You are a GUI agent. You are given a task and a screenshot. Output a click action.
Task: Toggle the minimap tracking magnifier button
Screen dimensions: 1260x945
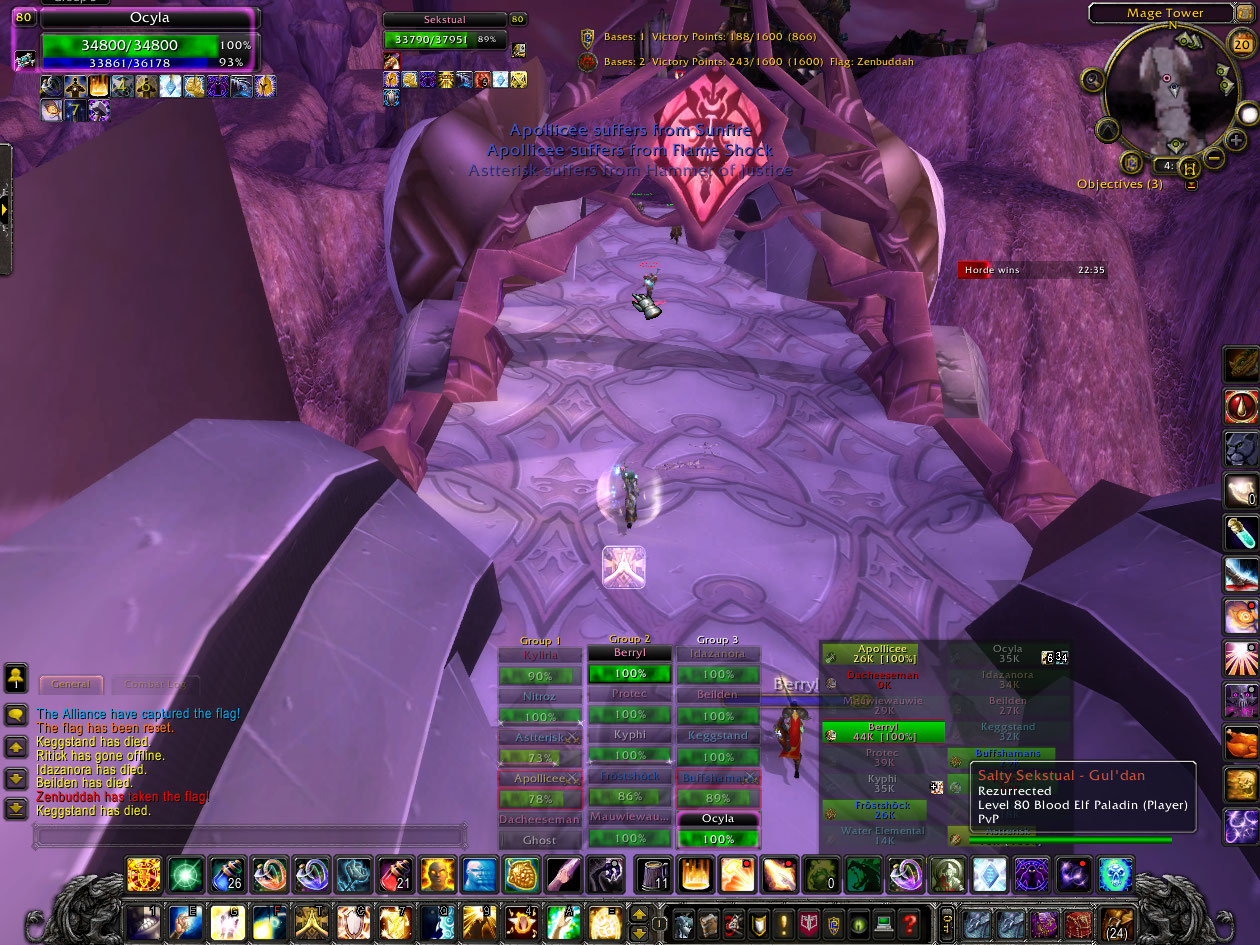1092,80
